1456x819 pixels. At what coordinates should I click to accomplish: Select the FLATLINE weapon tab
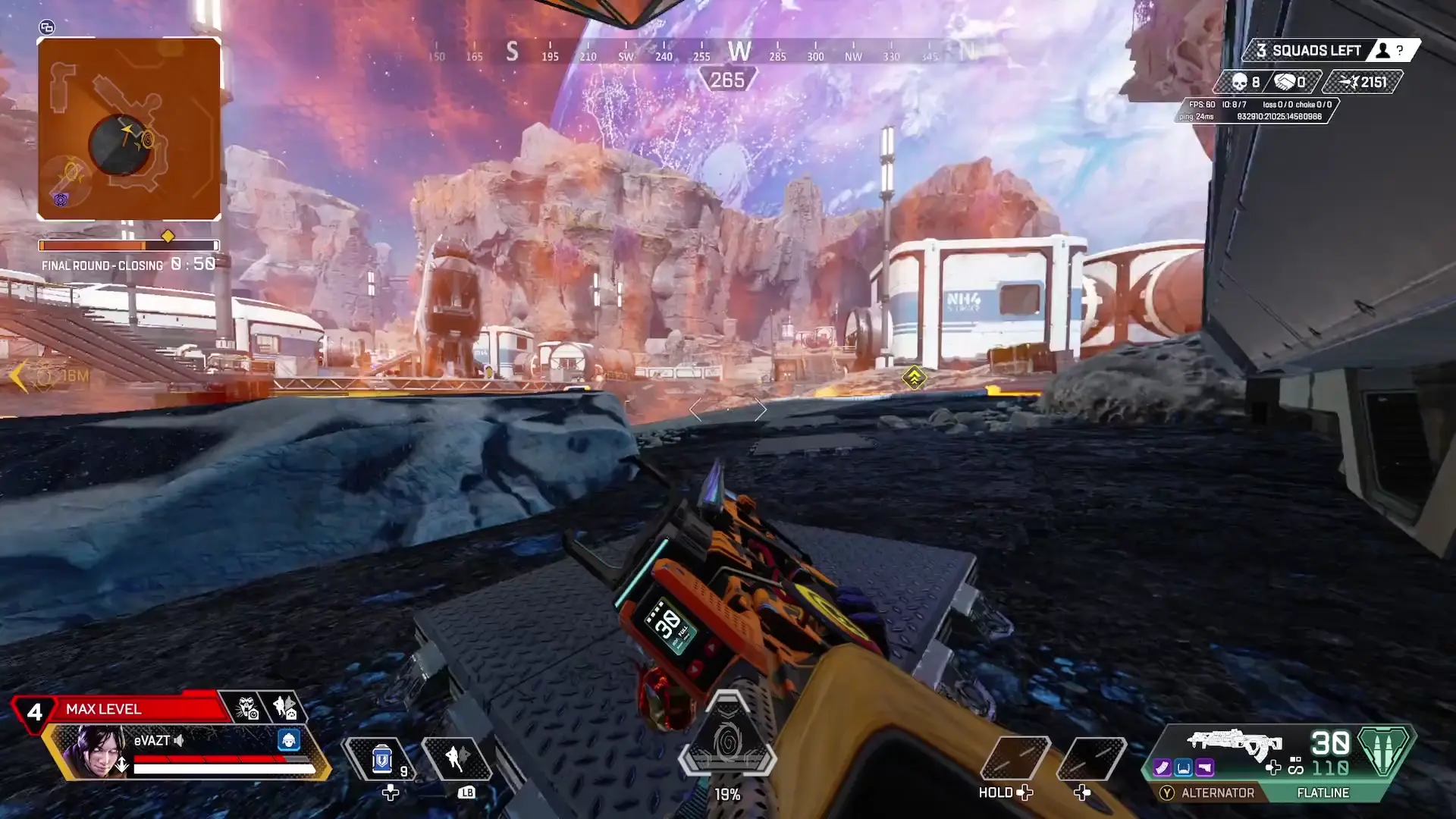pyautogui.click(x=1323, y=792)
